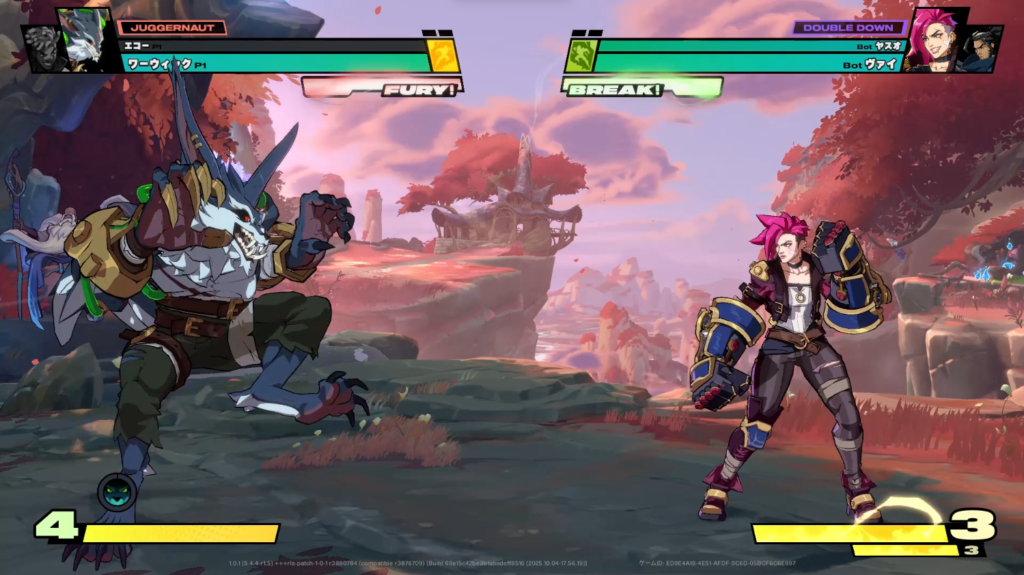Select the greyed-out Ekko partner portrait
The image size is (1024, 575).
[x=42, y=50]
